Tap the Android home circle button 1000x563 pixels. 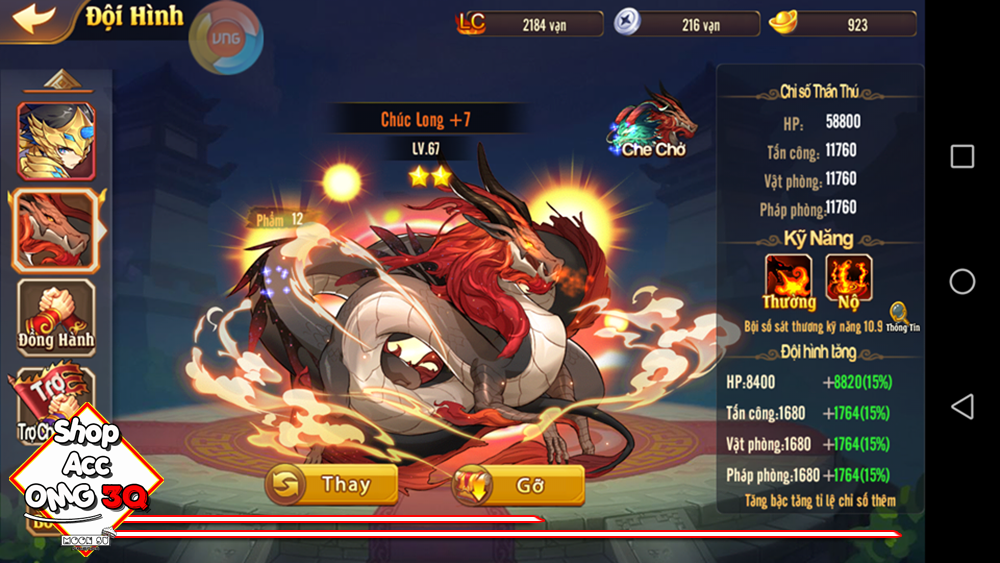[962, 282]
